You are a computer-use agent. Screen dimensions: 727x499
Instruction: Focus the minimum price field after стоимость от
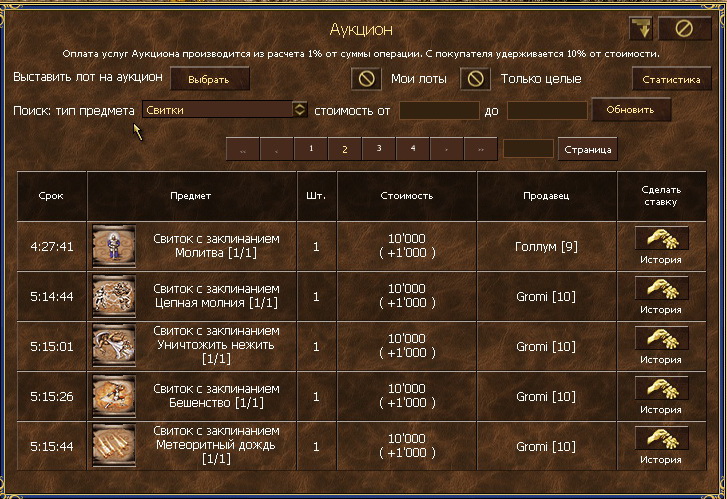click(439, 110)
